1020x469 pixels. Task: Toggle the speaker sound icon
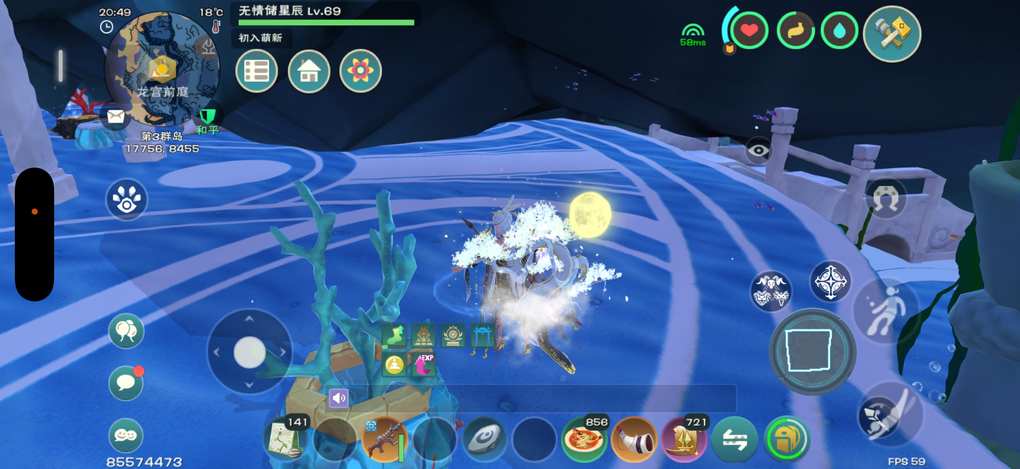[x=338, y=398]
